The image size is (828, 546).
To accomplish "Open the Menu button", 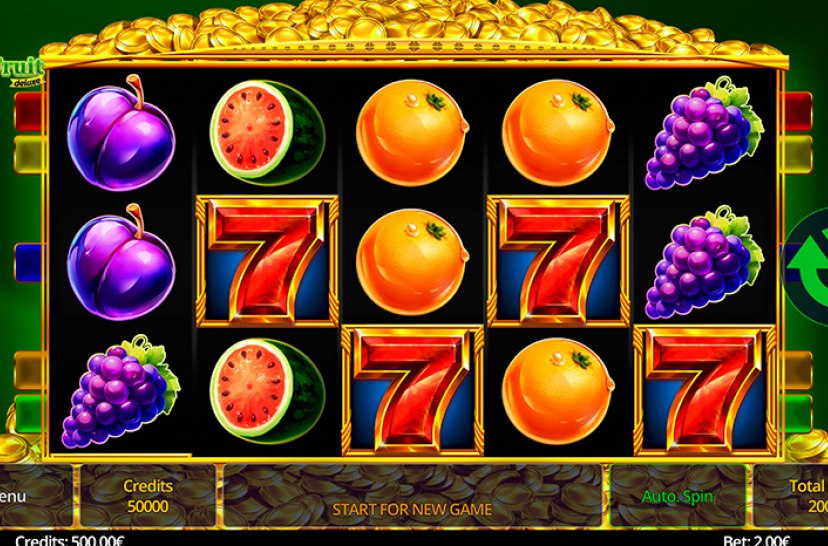I will click(x=20, y=497).
